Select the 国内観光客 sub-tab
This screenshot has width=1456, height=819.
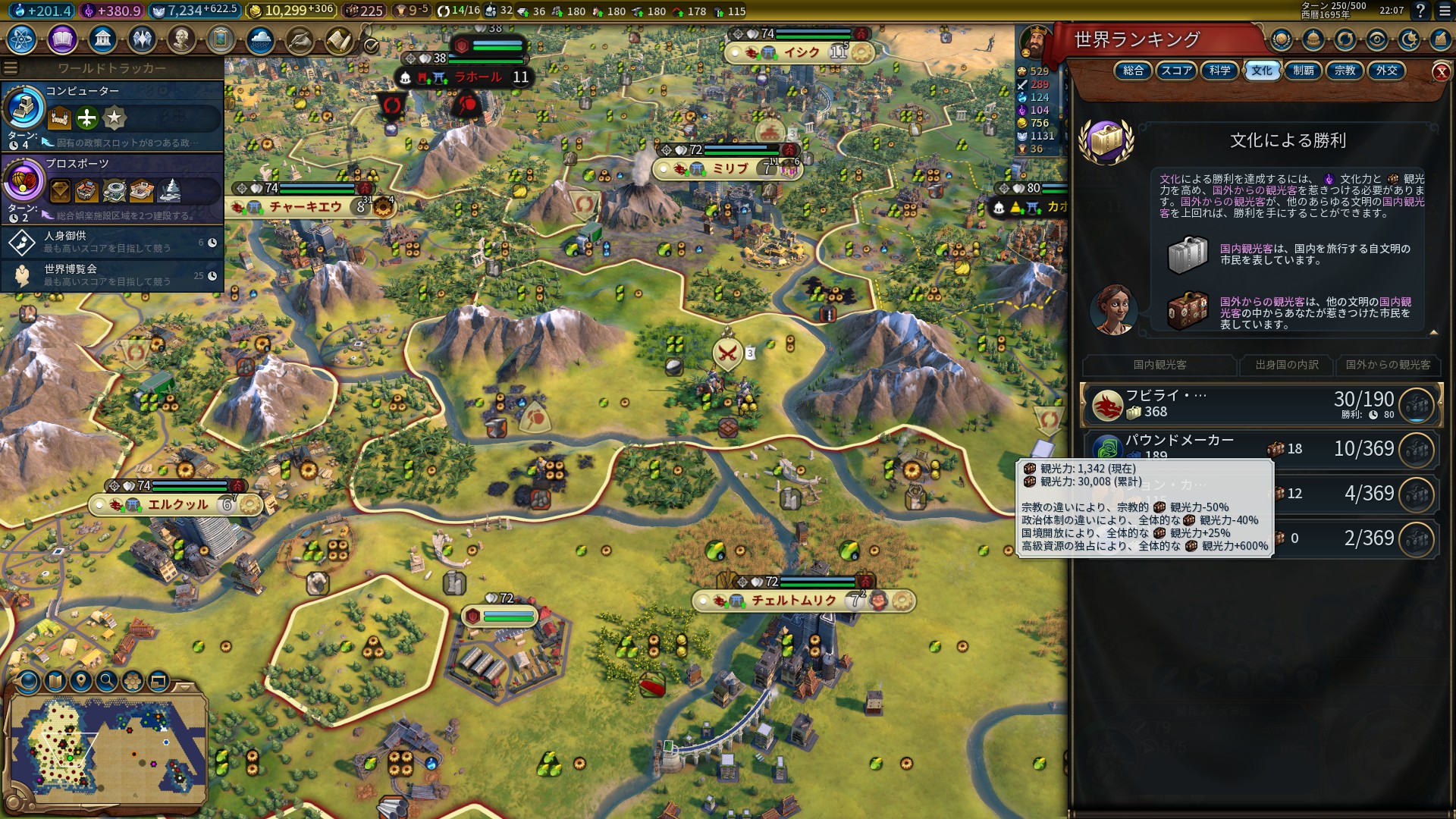(x=1159, y=365)
